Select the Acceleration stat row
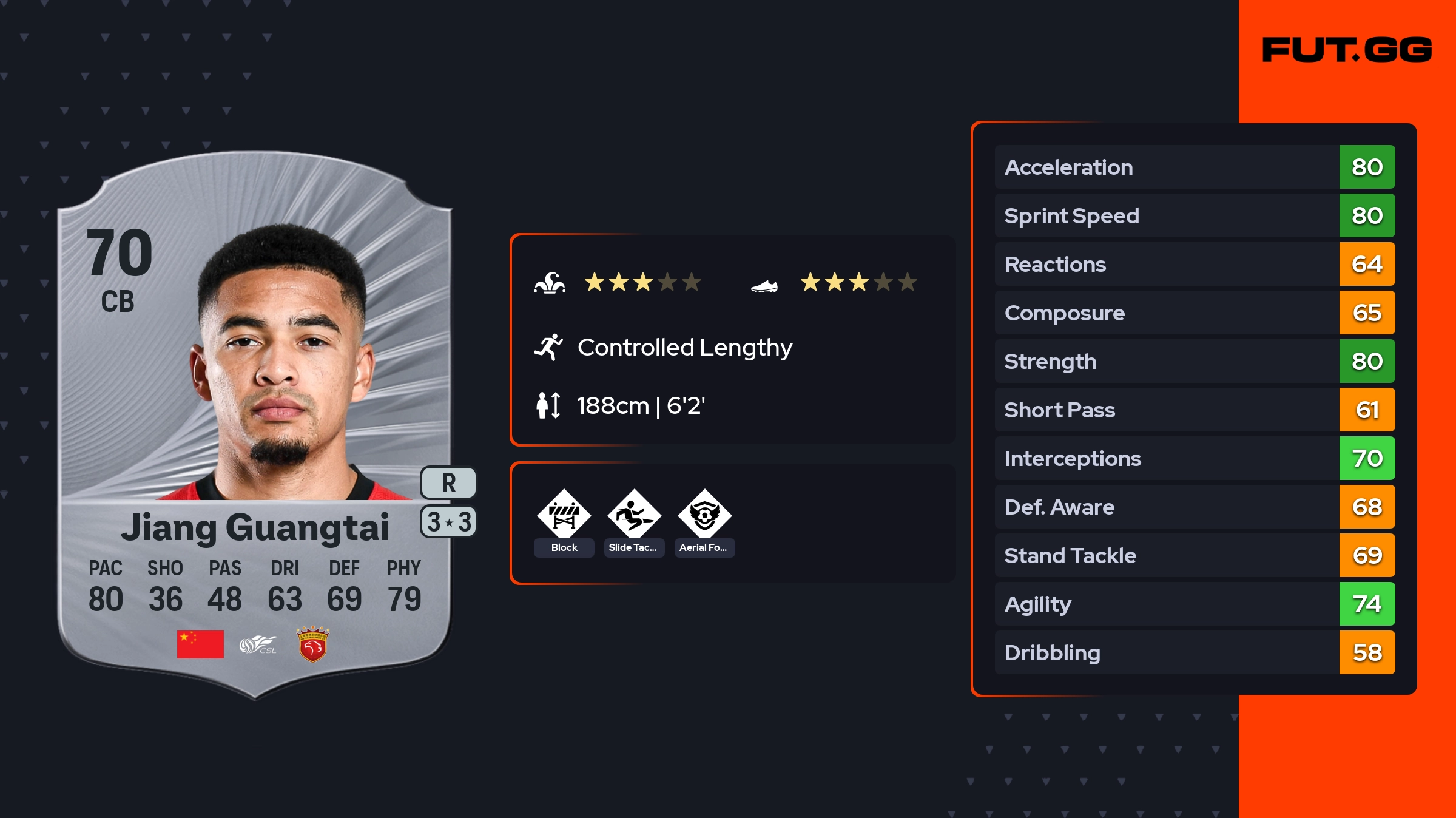 point(1194,167)
